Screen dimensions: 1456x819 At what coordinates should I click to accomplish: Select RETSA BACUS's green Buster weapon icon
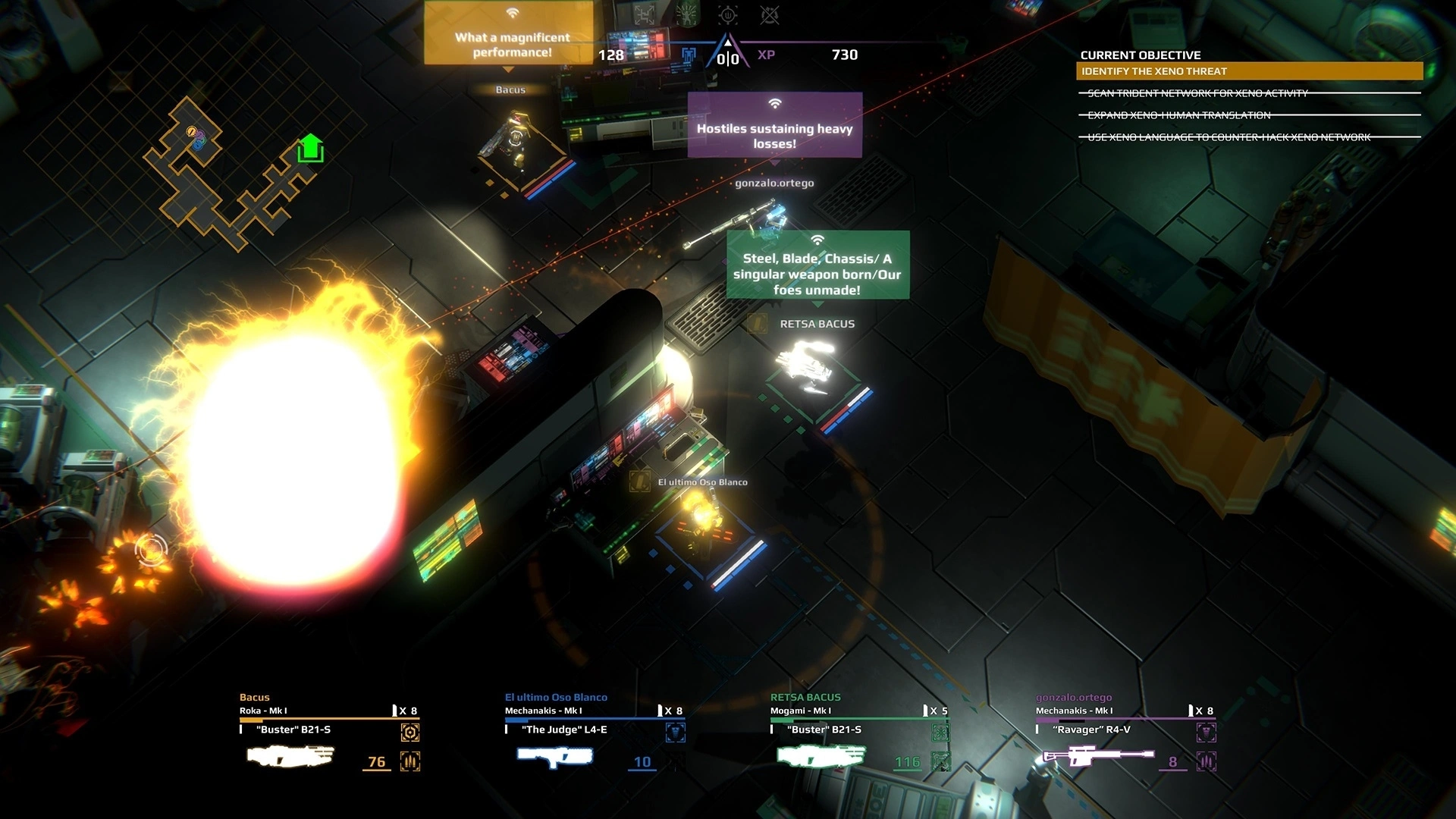pyautogui.click(x=821, y=756)
